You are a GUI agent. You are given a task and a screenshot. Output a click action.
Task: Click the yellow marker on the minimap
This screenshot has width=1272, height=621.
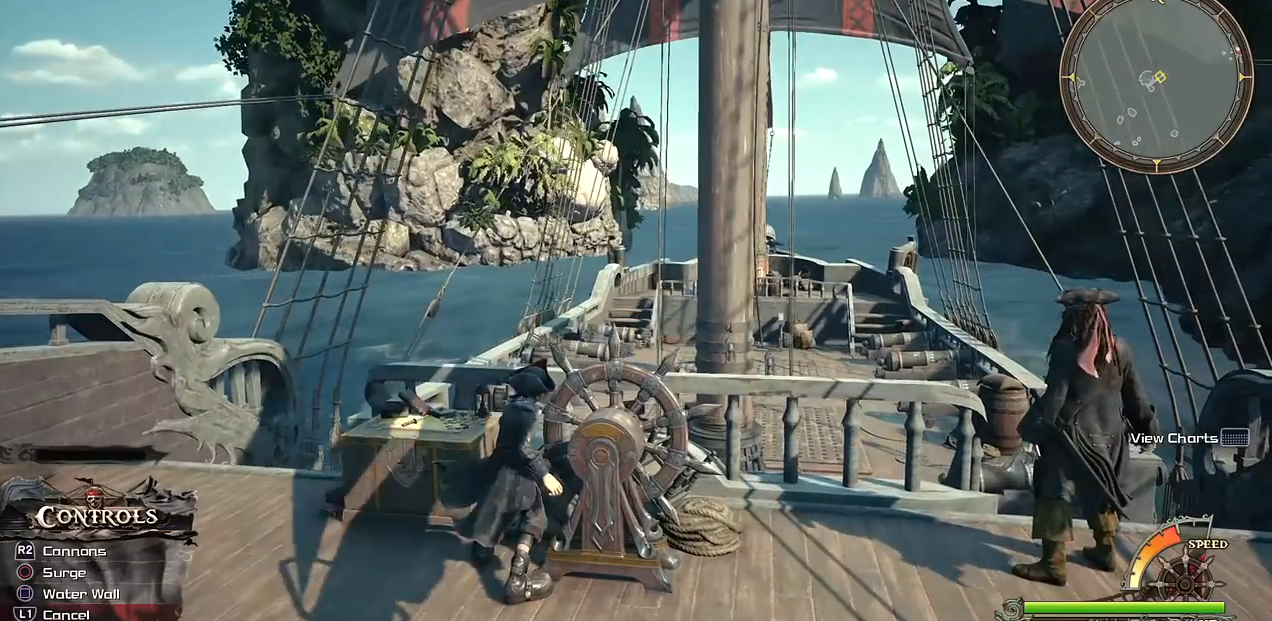click(x=1160, y=77)
